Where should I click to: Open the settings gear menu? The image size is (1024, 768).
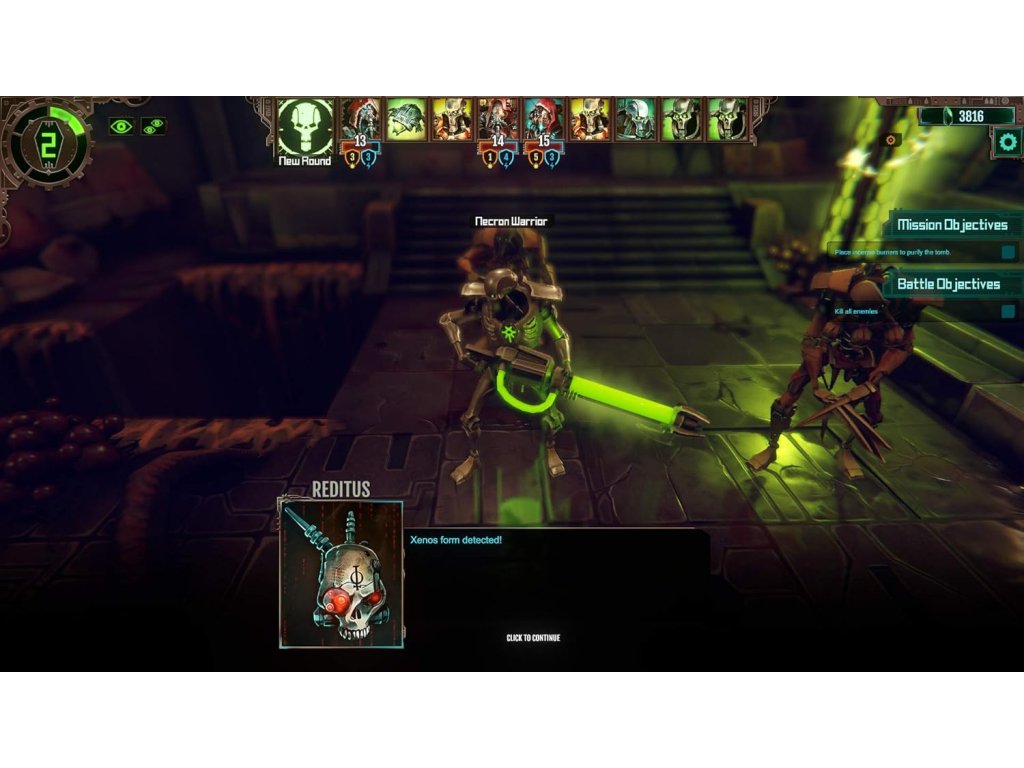click(x=1007, y=142)
